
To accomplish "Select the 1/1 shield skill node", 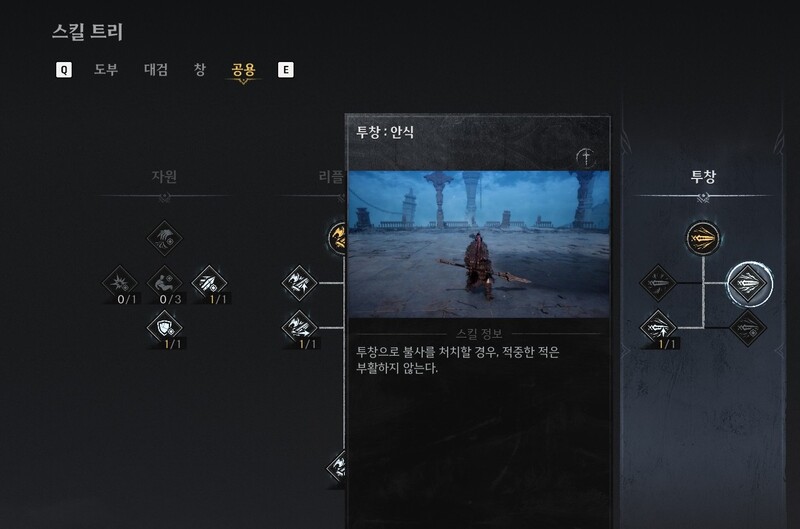I will (x=164, y=327).
